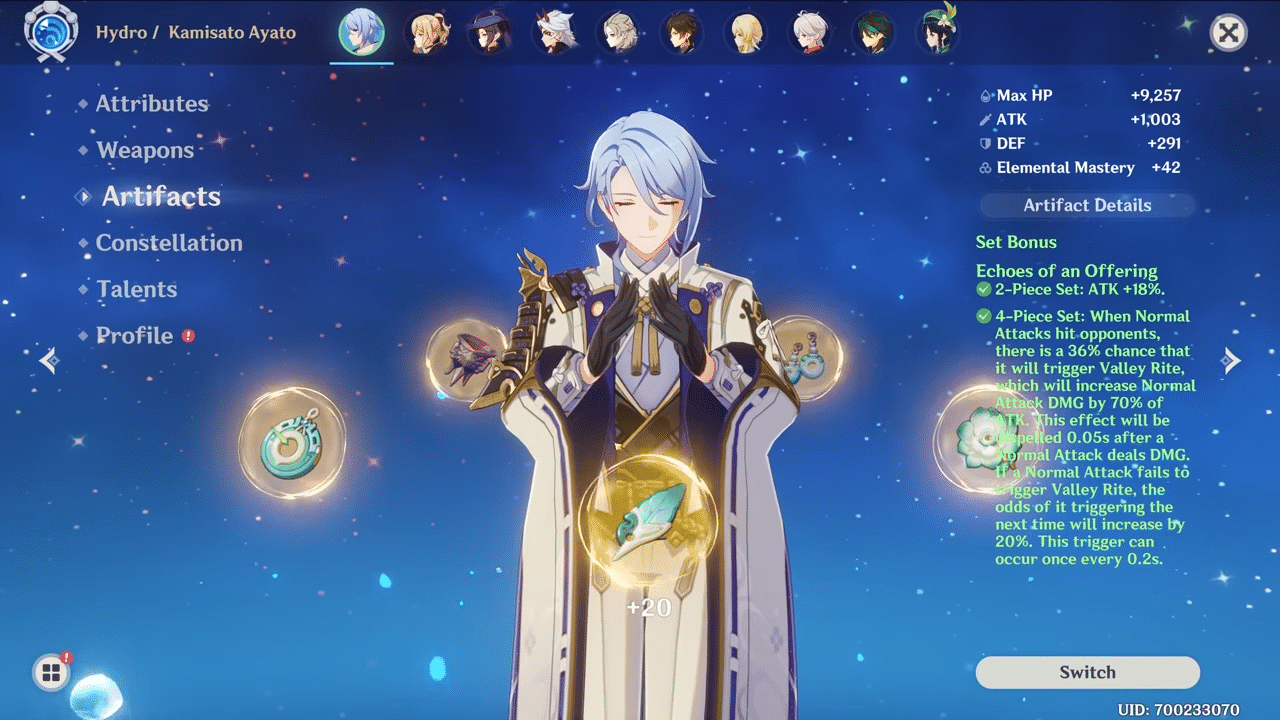This screenshot has height=720, width=1280.
Task: Select the Artifacts menu entry
Action: pyautogui.click(x=161, y=197)
